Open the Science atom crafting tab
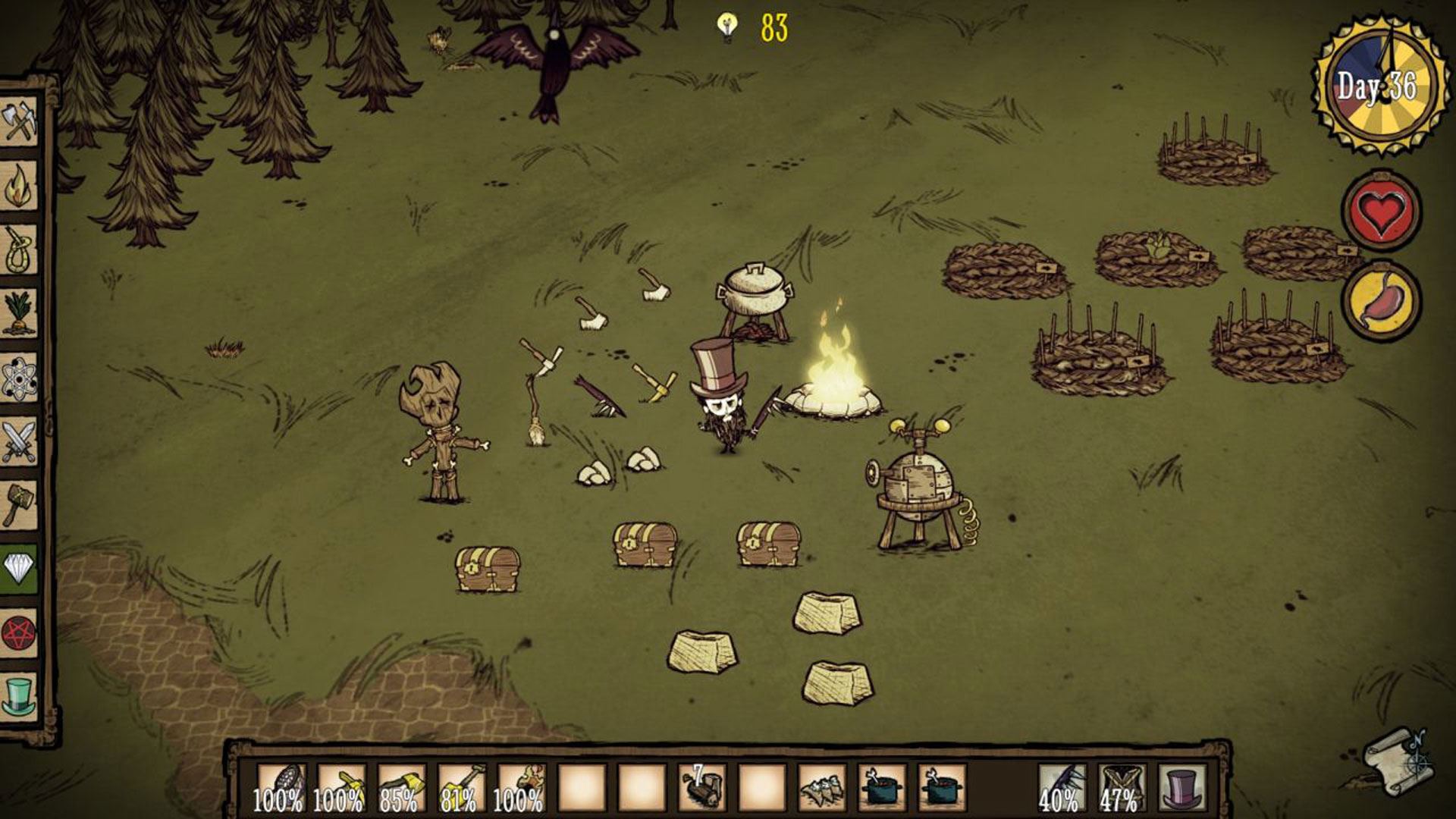The image size is (1456, 819). tap(20, 378)
